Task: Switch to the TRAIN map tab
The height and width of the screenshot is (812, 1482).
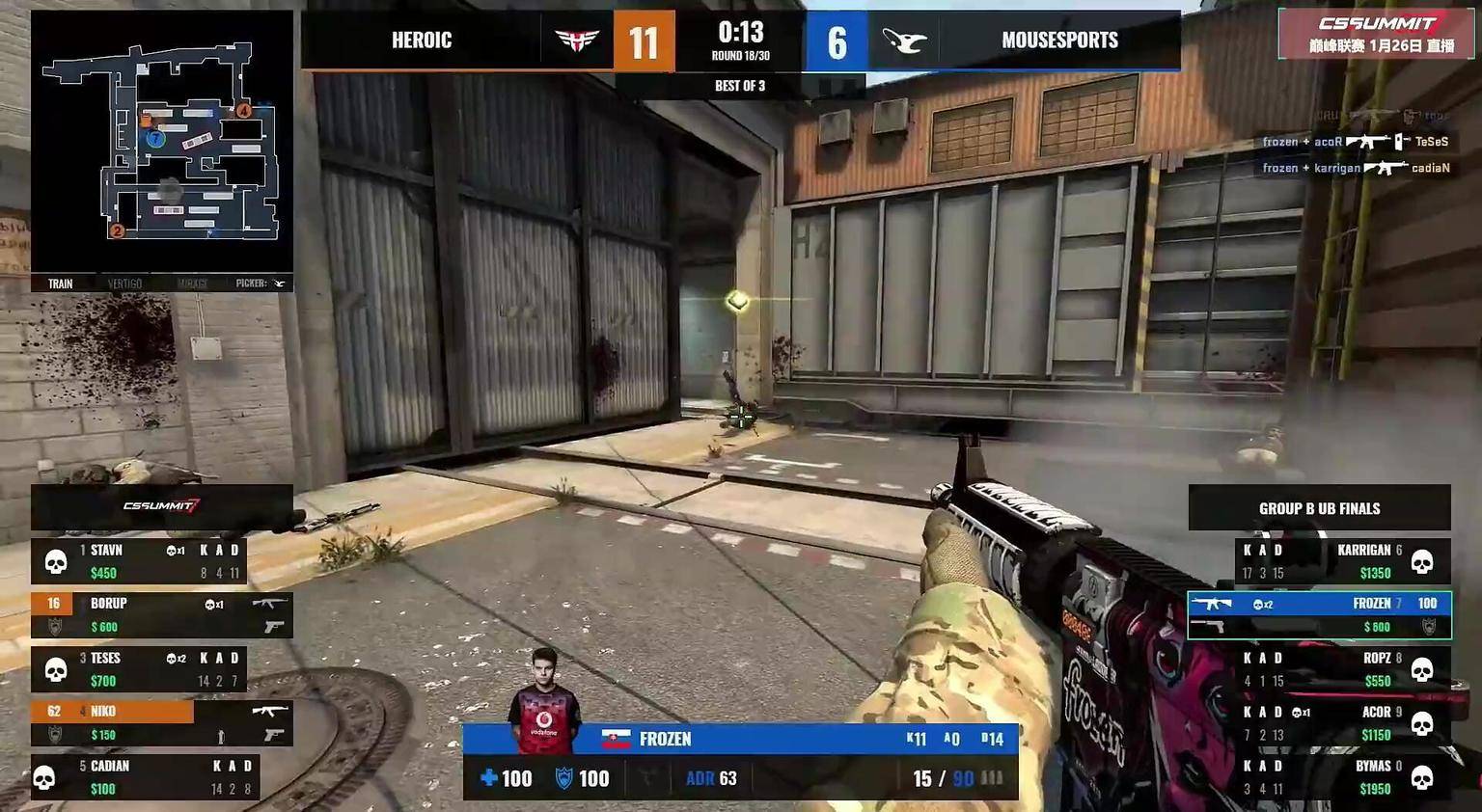Action: [x=60, y=283]
